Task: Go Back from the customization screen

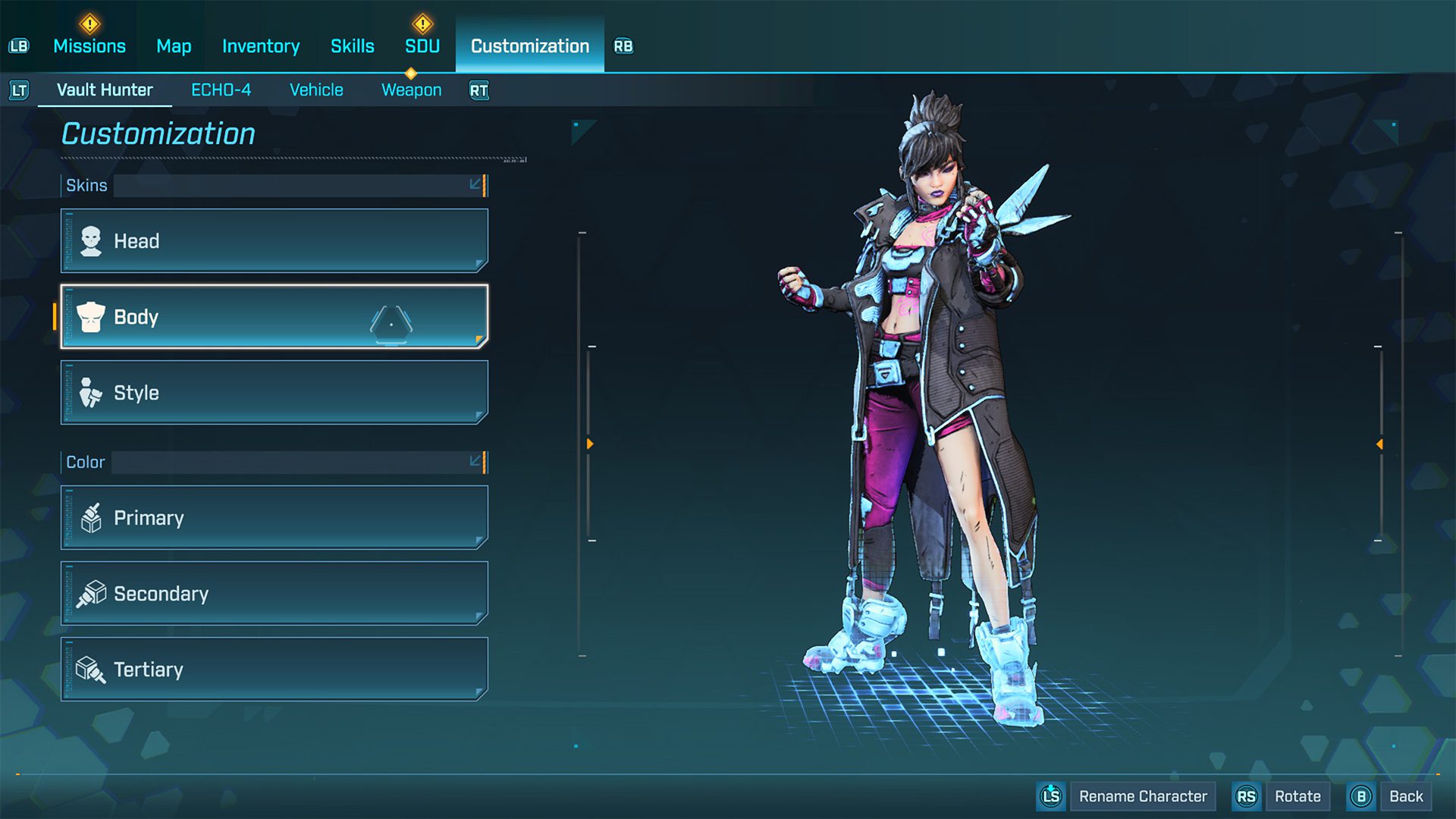Action: click(1405, 796)
